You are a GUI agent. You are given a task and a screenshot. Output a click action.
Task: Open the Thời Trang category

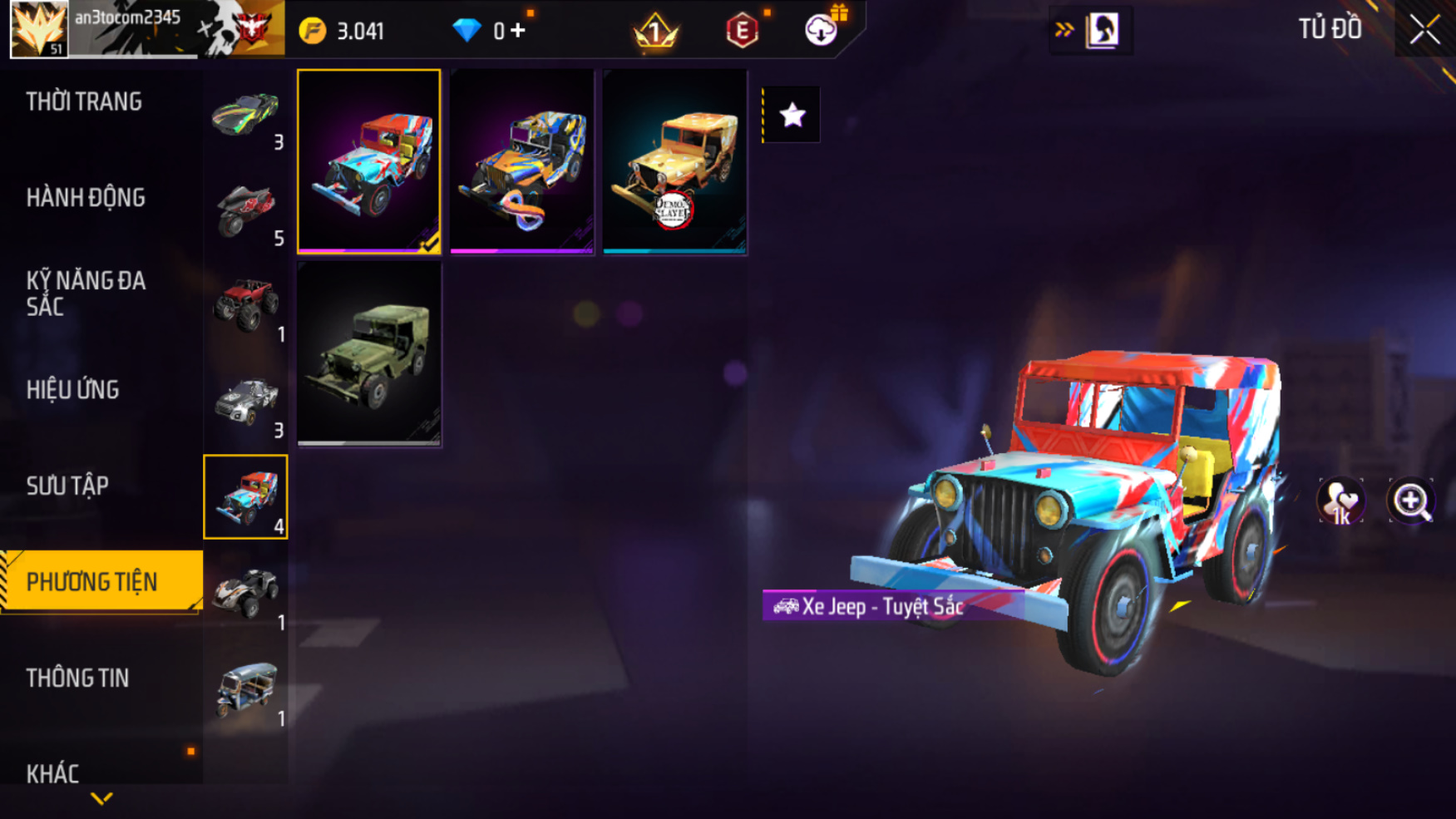(x=84, y=101)
